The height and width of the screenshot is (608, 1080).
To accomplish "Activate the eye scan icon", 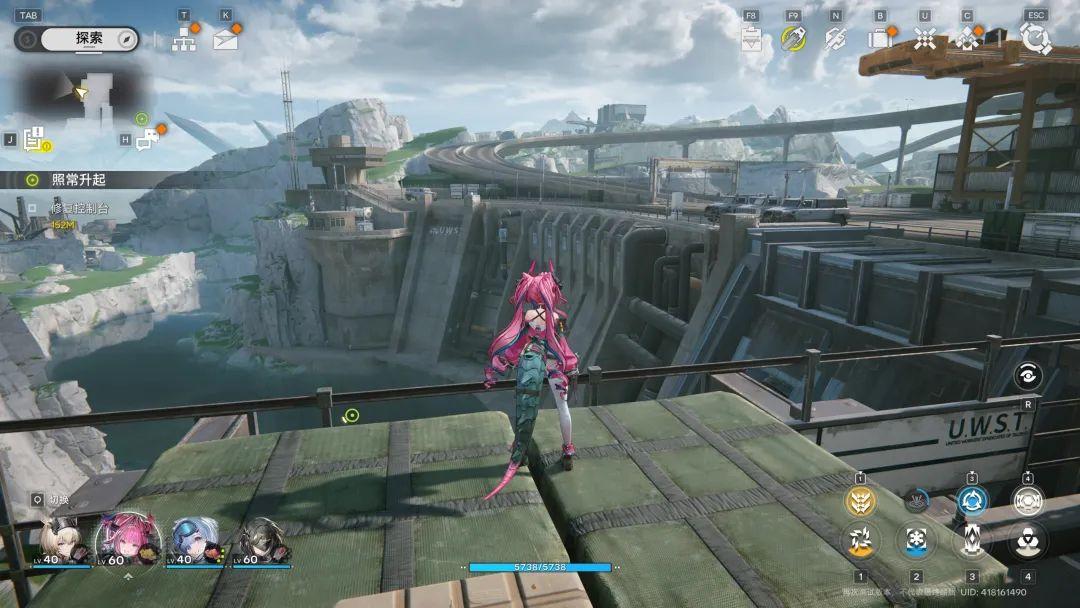I will pos(1027,375).
